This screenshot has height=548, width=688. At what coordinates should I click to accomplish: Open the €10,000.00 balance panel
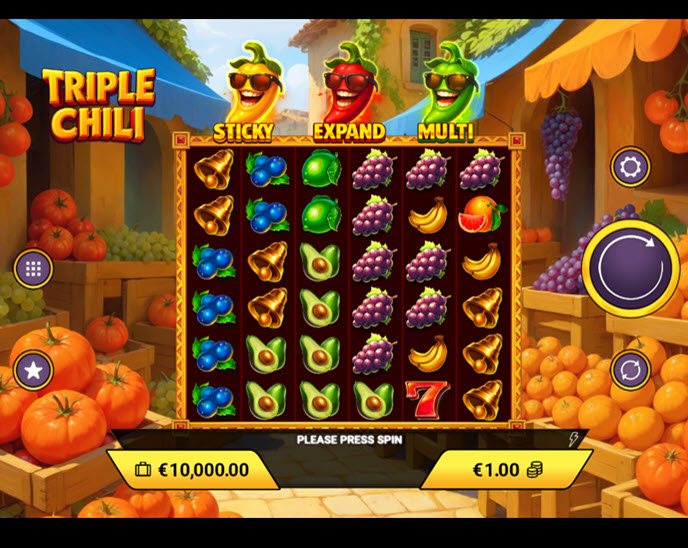(x=191, y=469)
